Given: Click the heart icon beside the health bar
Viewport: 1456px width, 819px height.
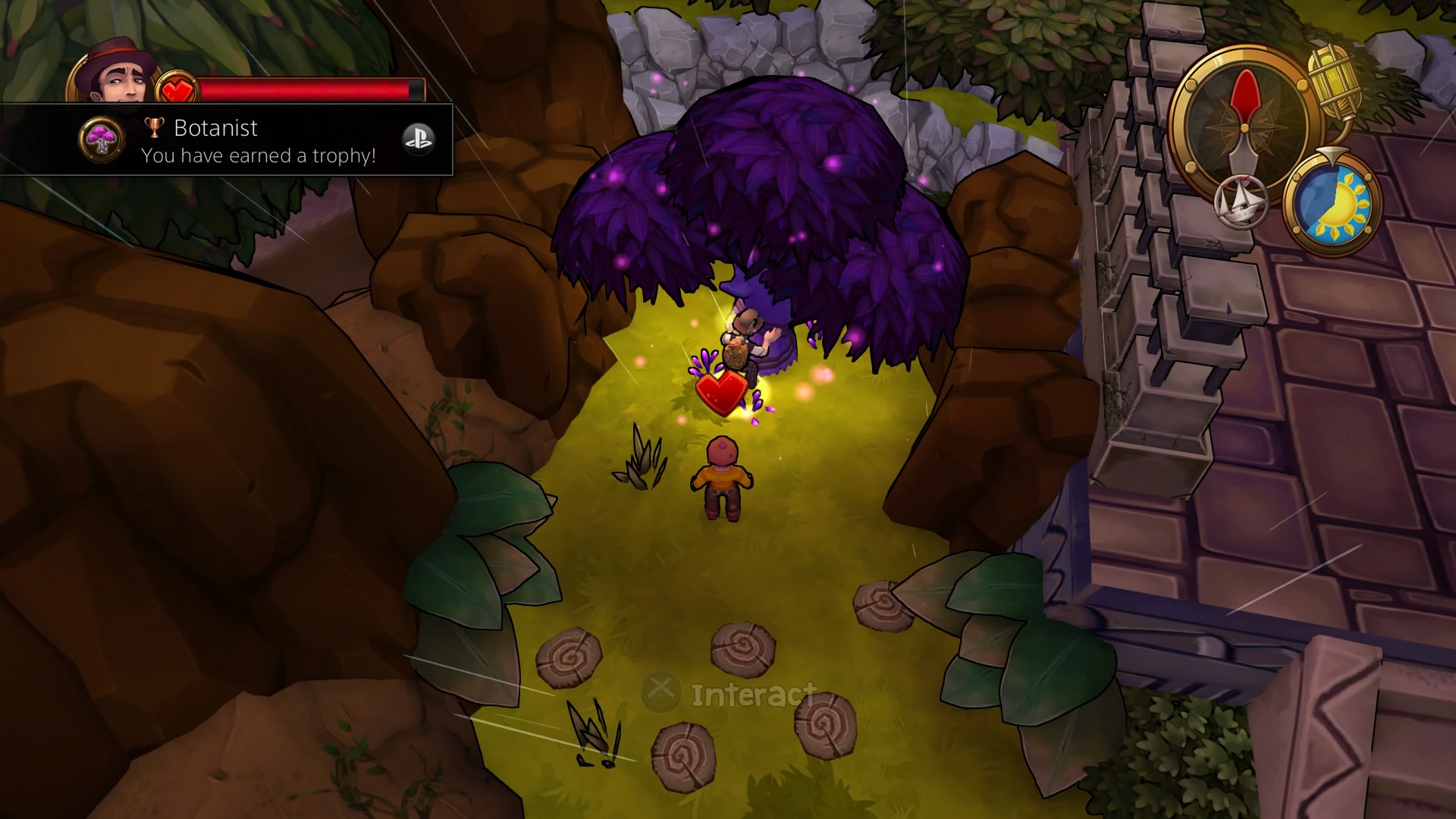Looking at the screenshot, I should (178, 87).
